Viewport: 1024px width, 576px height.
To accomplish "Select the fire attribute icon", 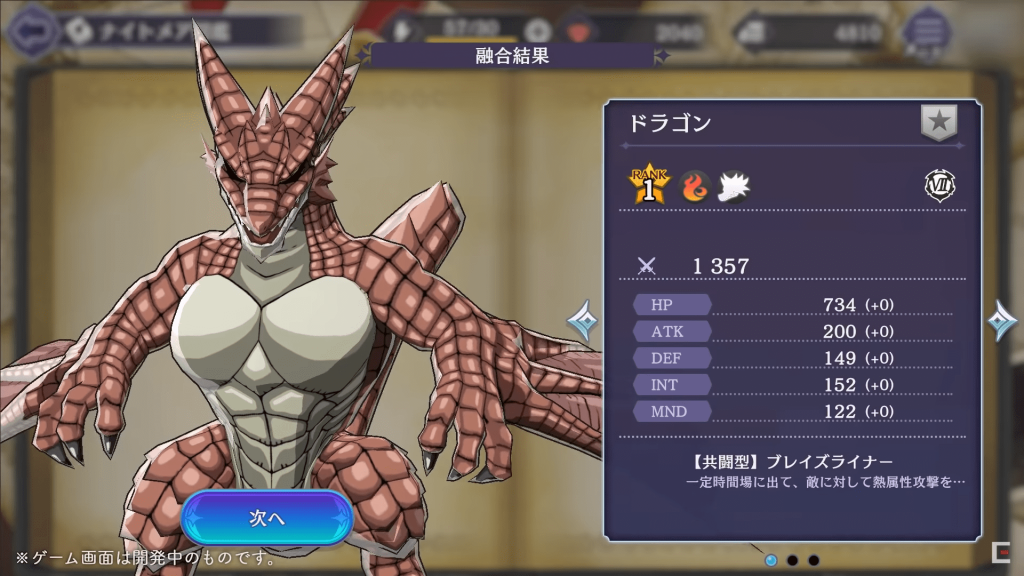I will pyautogui.click(x=696, y=186).
